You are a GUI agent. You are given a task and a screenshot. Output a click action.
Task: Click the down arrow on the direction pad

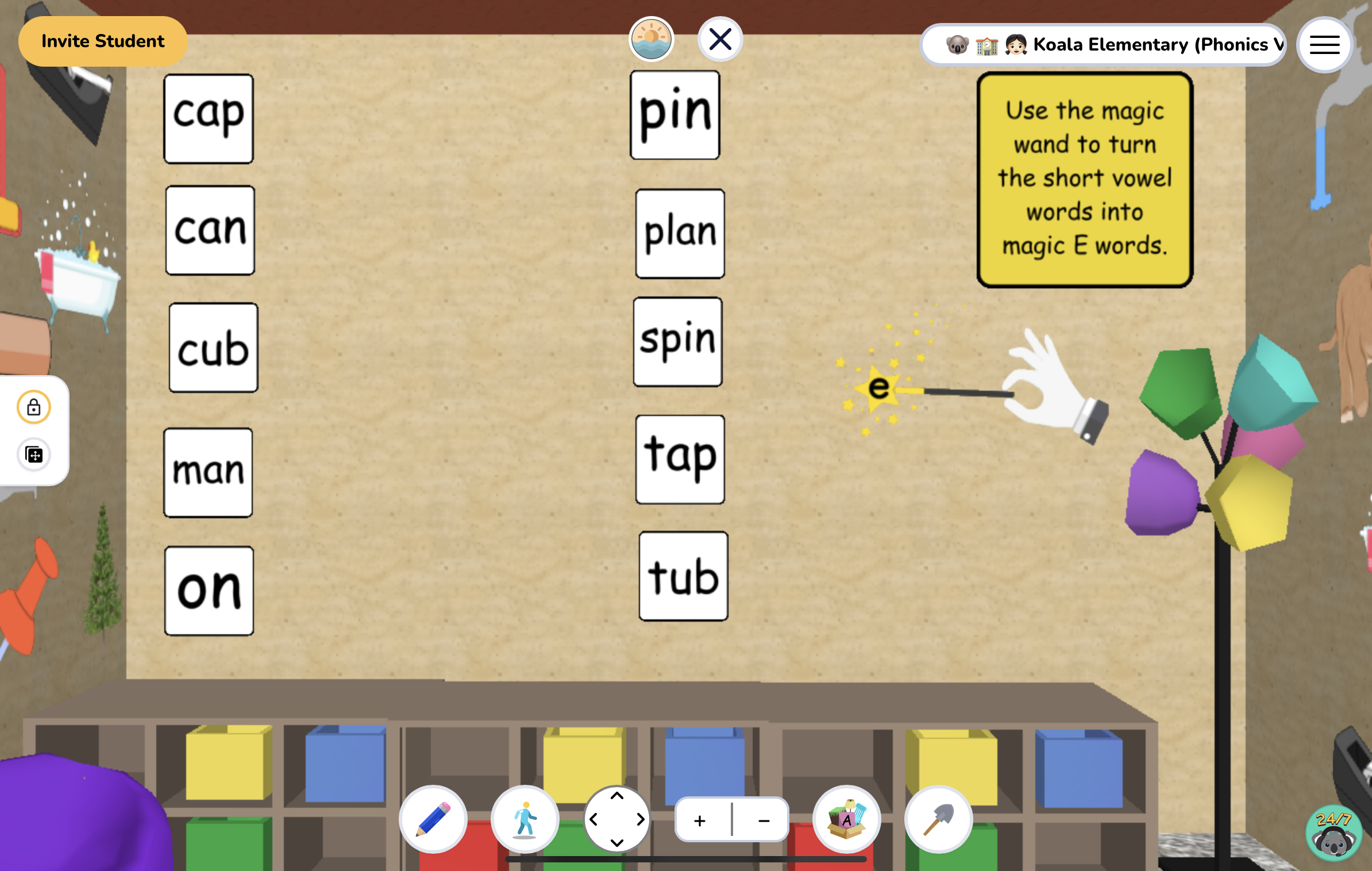[x=618, y=842]
